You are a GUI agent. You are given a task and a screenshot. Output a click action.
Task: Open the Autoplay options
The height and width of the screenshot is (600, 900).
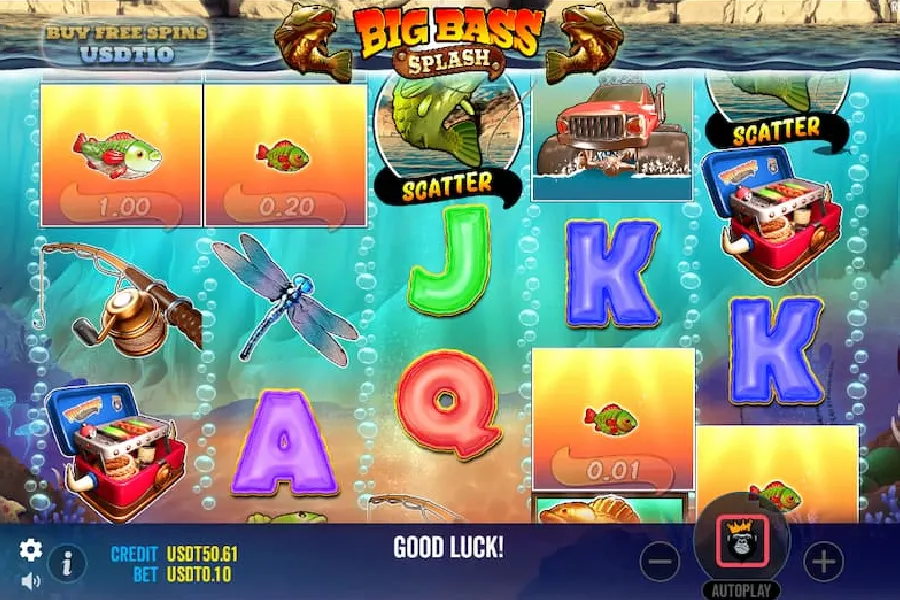click(x=741, y=589)
